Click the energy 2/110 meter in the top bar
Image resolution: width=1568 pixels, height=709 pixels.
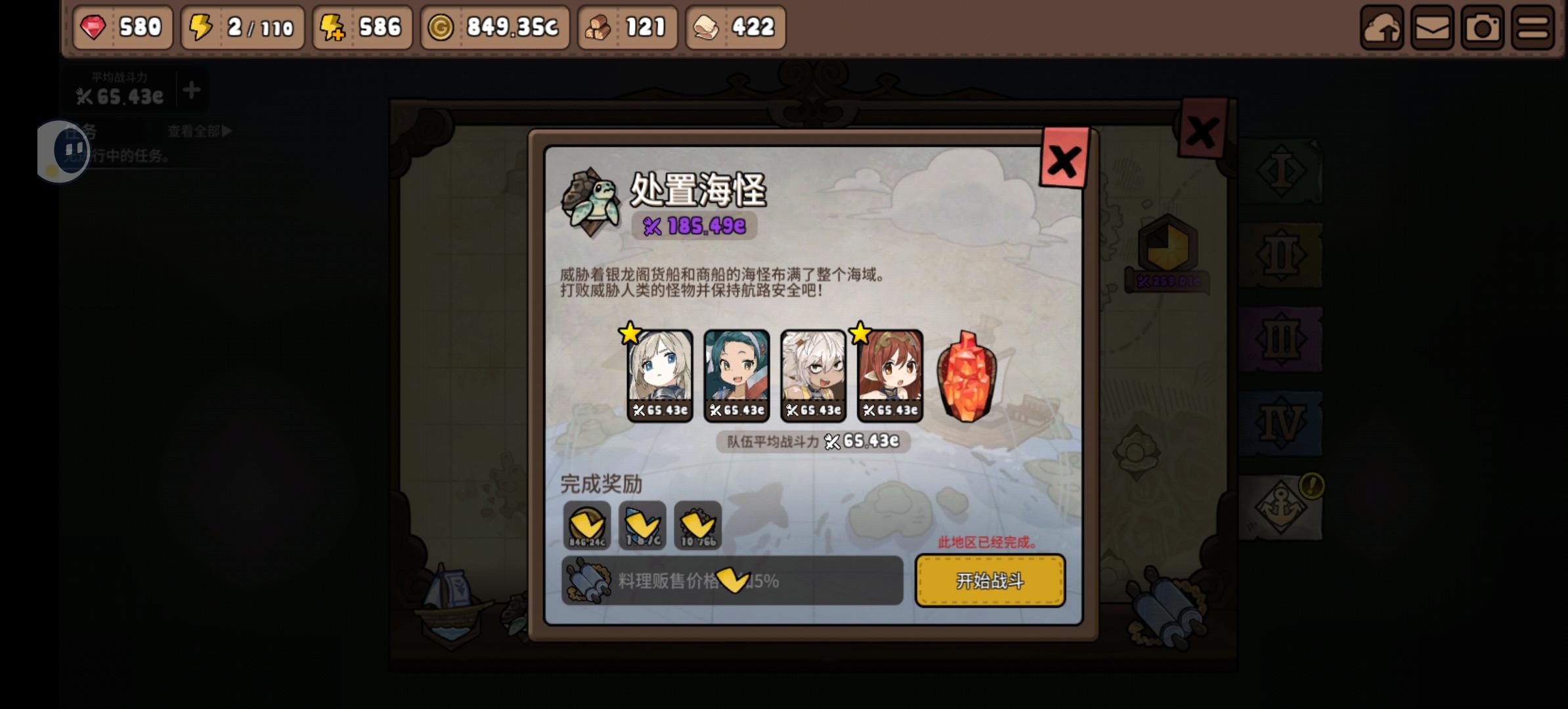pos(240,28)
